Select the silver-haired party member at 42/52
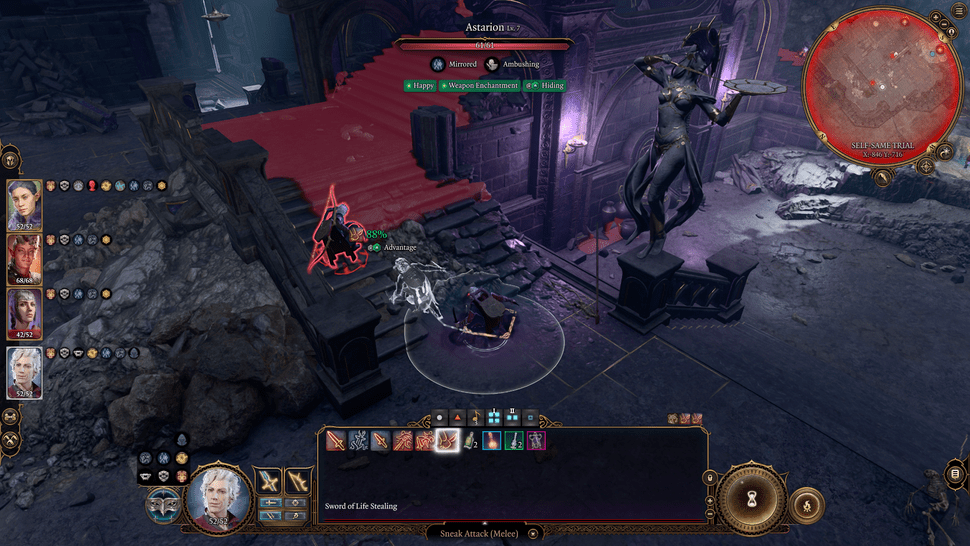The width and height of the screenshot is (970, 546). (x=25, y=314)
